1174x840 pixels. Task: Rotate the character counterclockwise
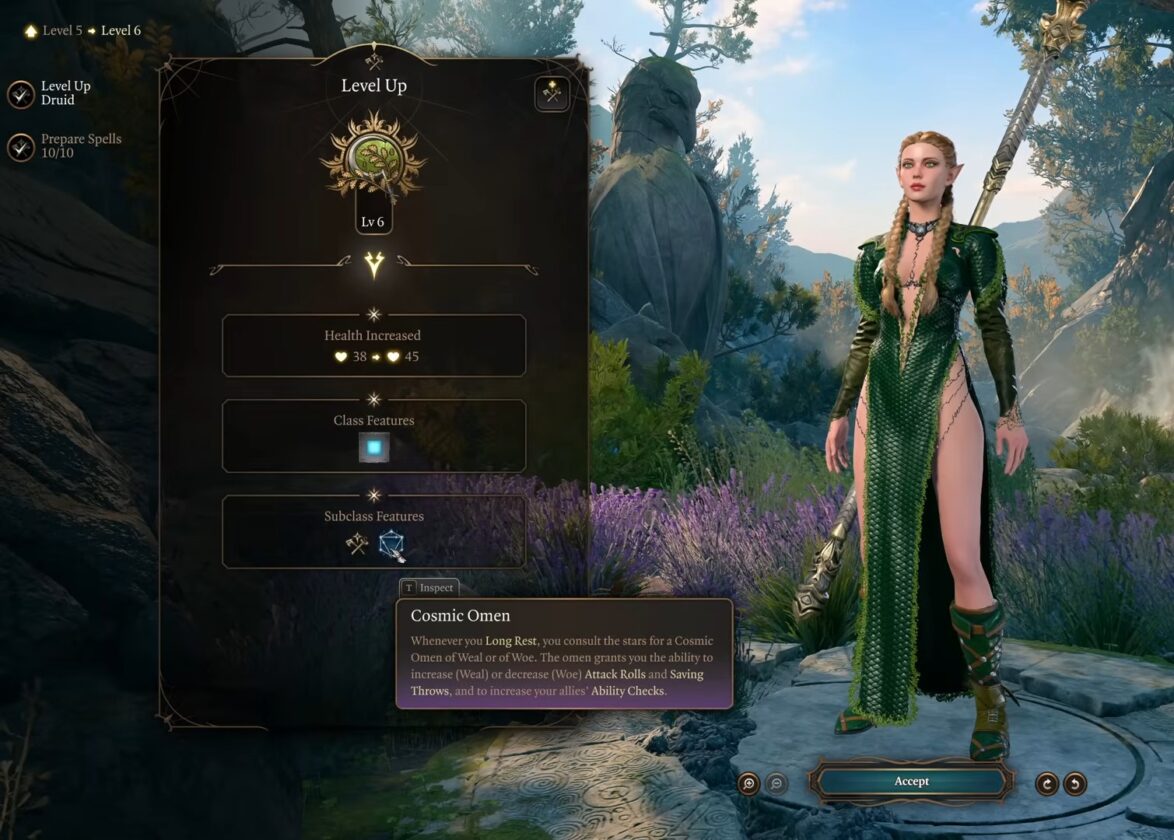coord(1075,783)
